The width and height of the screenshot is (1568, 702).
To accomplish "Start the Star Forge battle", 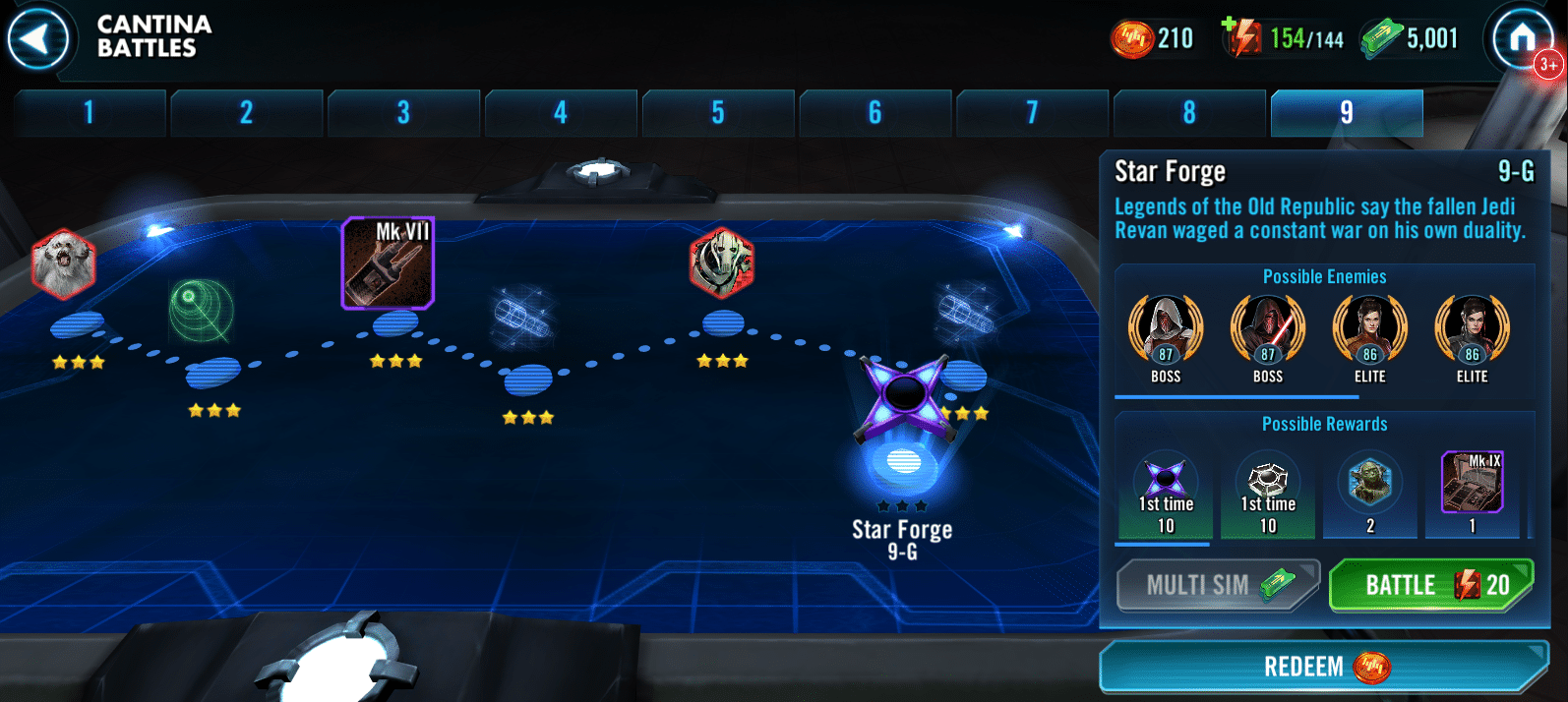I will pos(1430,585).
